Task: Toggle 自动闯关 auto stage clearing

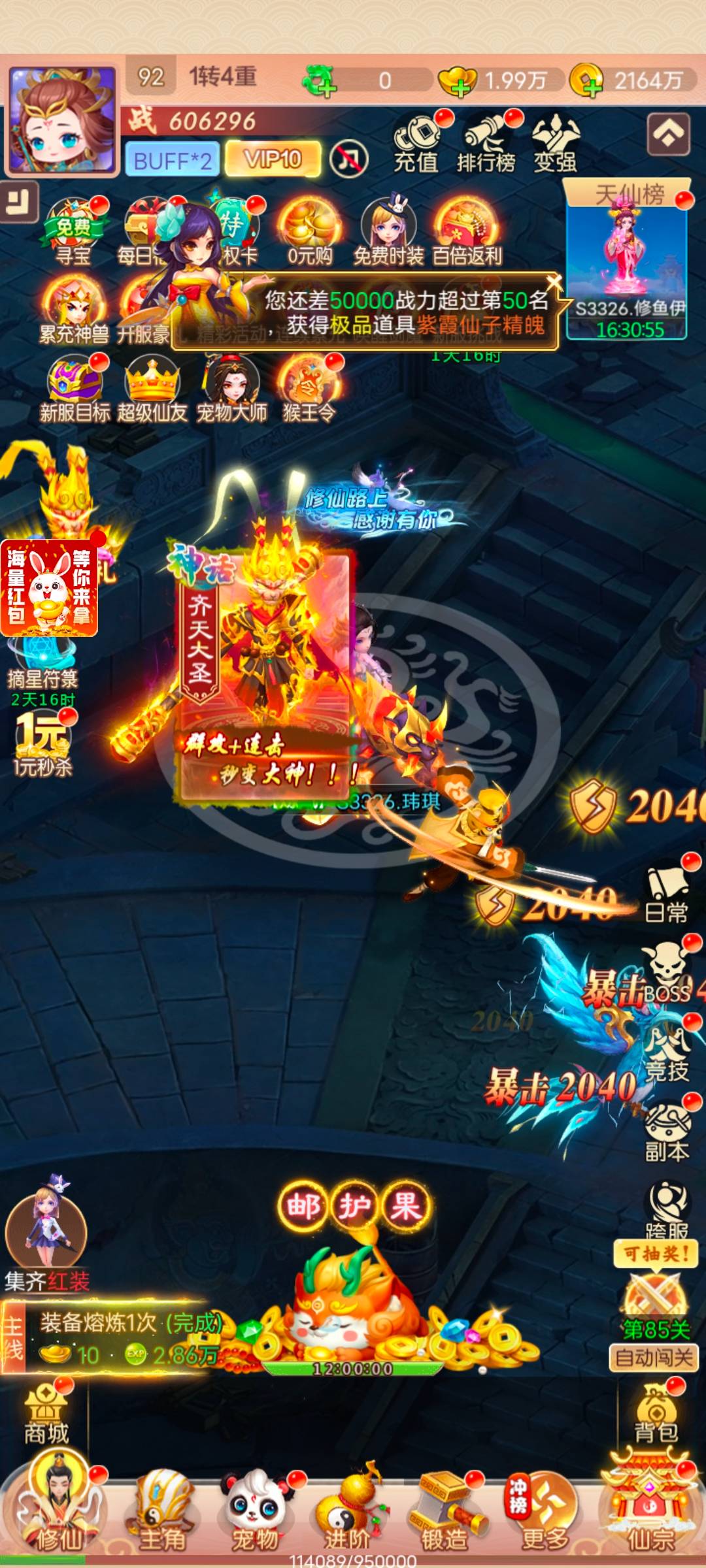Action: (x=654, y=1358)
